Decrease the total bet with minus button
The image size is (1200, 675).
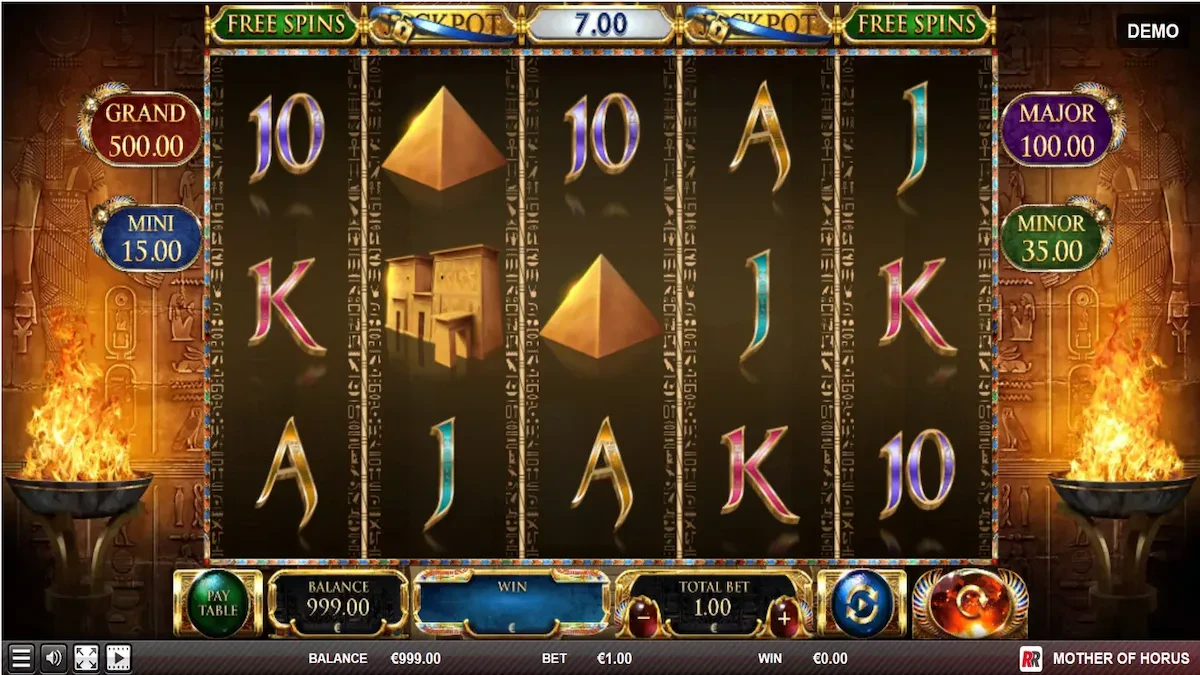point(641,618)
